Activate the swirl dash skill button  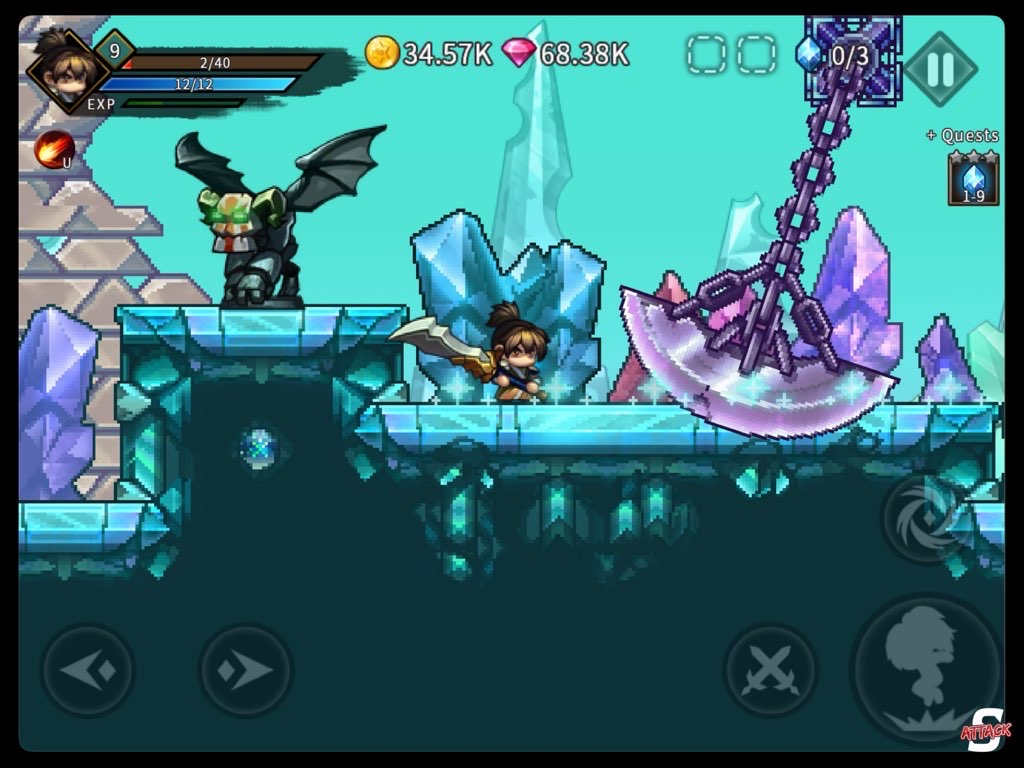tap(924, 516)
